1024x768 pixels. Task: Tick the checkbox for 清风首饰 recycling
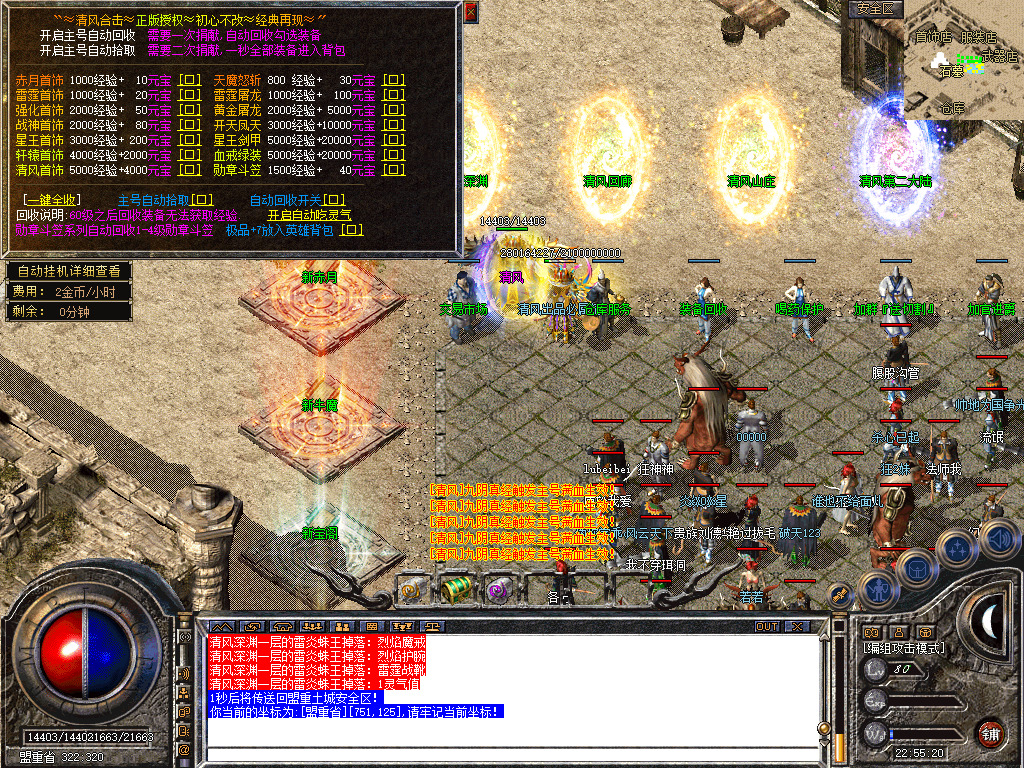click(189, 170)
